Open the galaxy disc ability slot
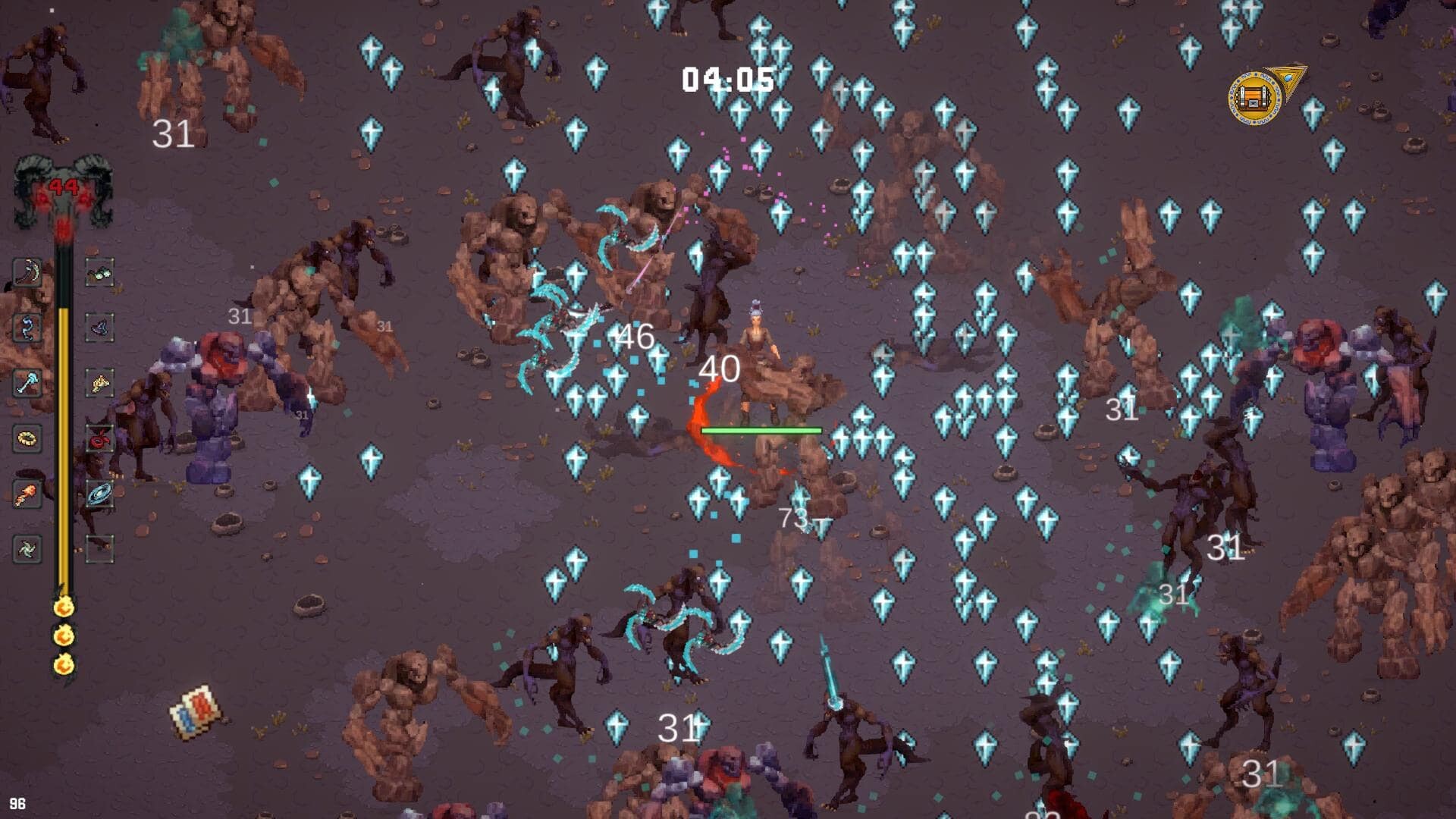 [x=99, y=493]
